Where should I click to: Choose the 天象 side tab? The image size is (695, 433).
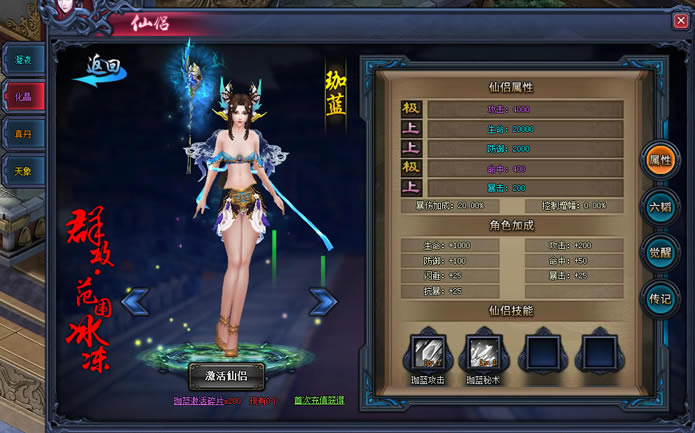23,172
